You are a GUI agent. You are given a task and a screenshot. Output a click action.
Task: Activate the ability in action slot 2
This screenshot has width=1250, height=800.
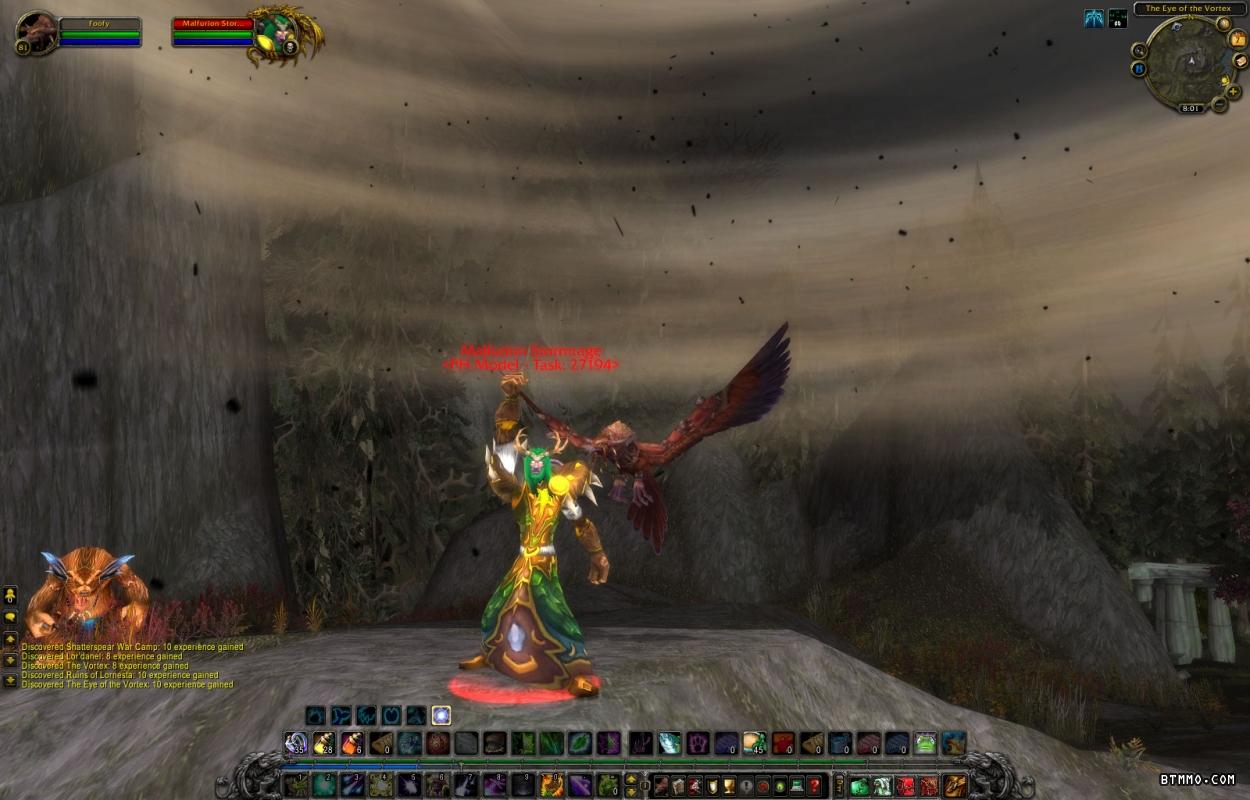[324, 785]
